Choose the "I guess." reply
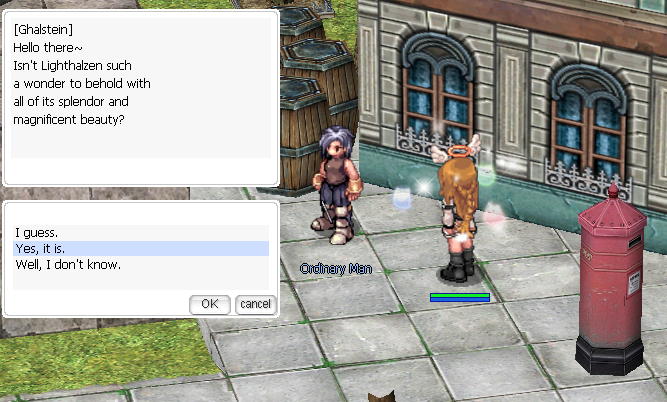 click(x=37, y=232)
